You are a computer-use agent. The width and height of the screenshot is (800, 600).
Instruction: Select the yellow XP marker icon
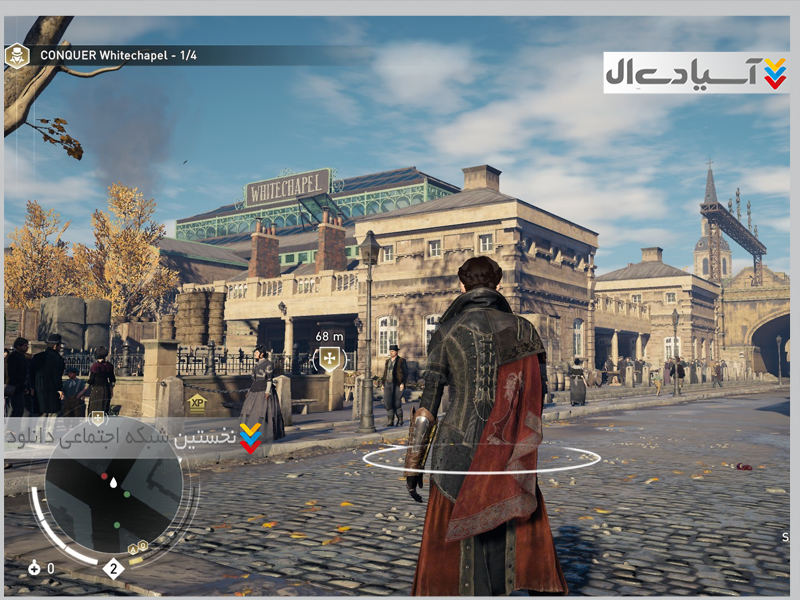click(197, 402)
